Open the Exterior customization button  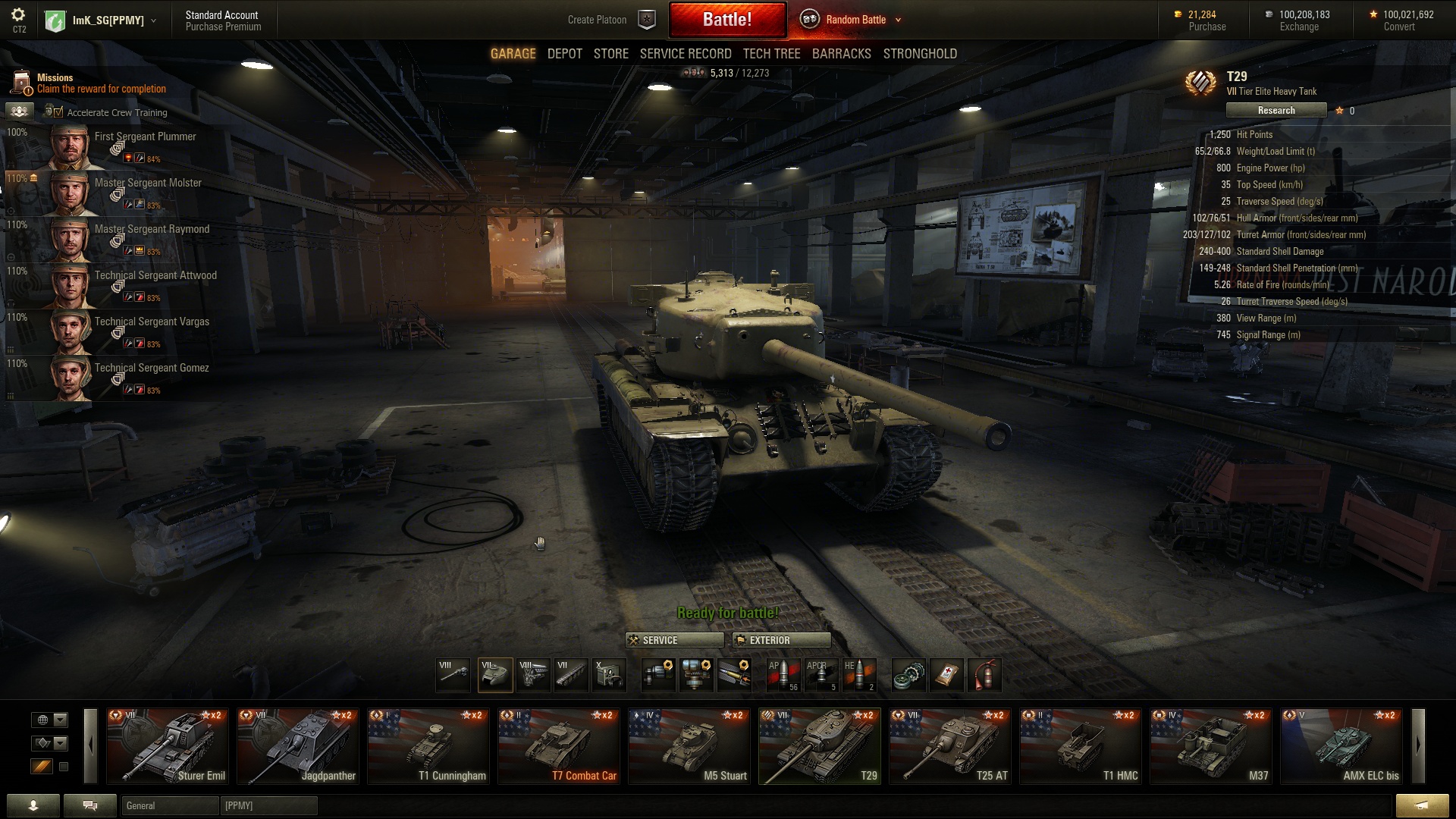781,640
